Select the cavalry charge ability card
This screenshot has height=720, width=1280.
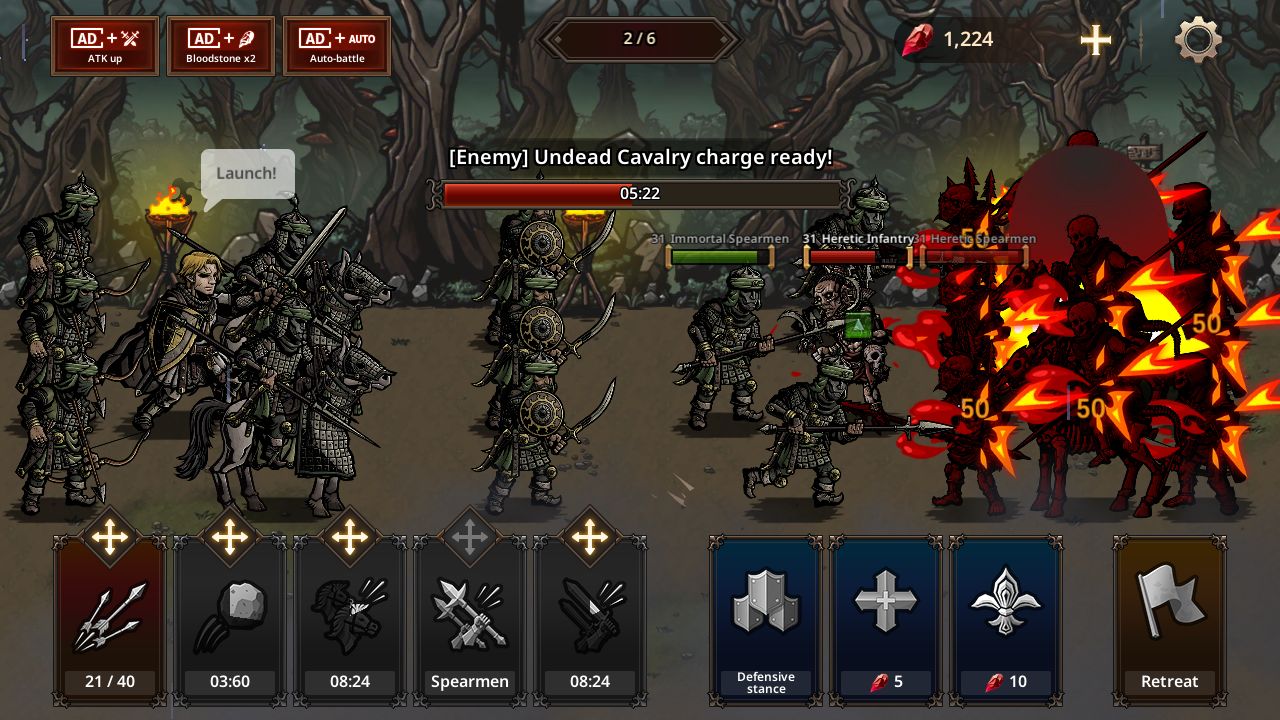[x=349, y=620]
